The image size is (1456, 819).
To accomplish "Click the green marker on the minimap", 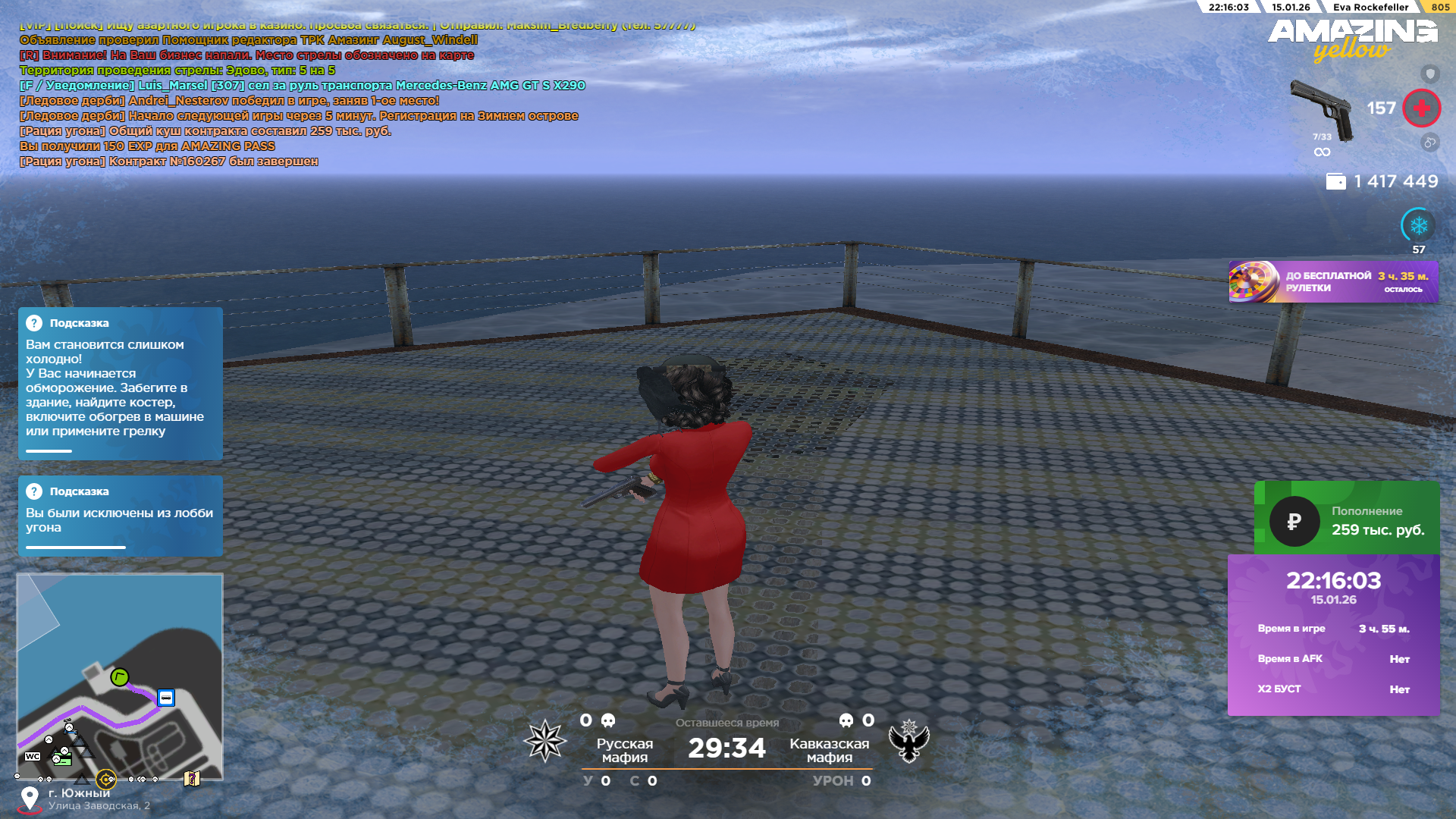I will pyautogui.click(x=119, y=677).
